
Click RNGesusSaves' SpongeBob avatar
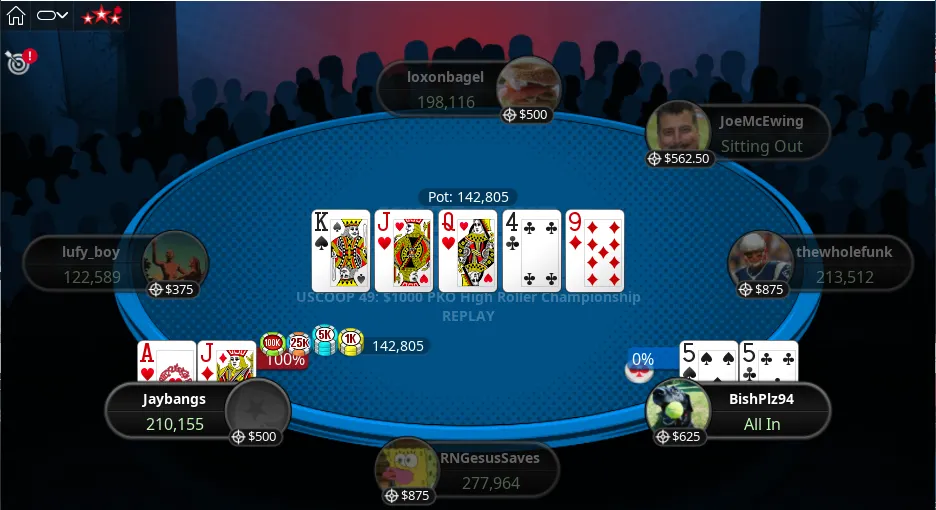(405, 467)
